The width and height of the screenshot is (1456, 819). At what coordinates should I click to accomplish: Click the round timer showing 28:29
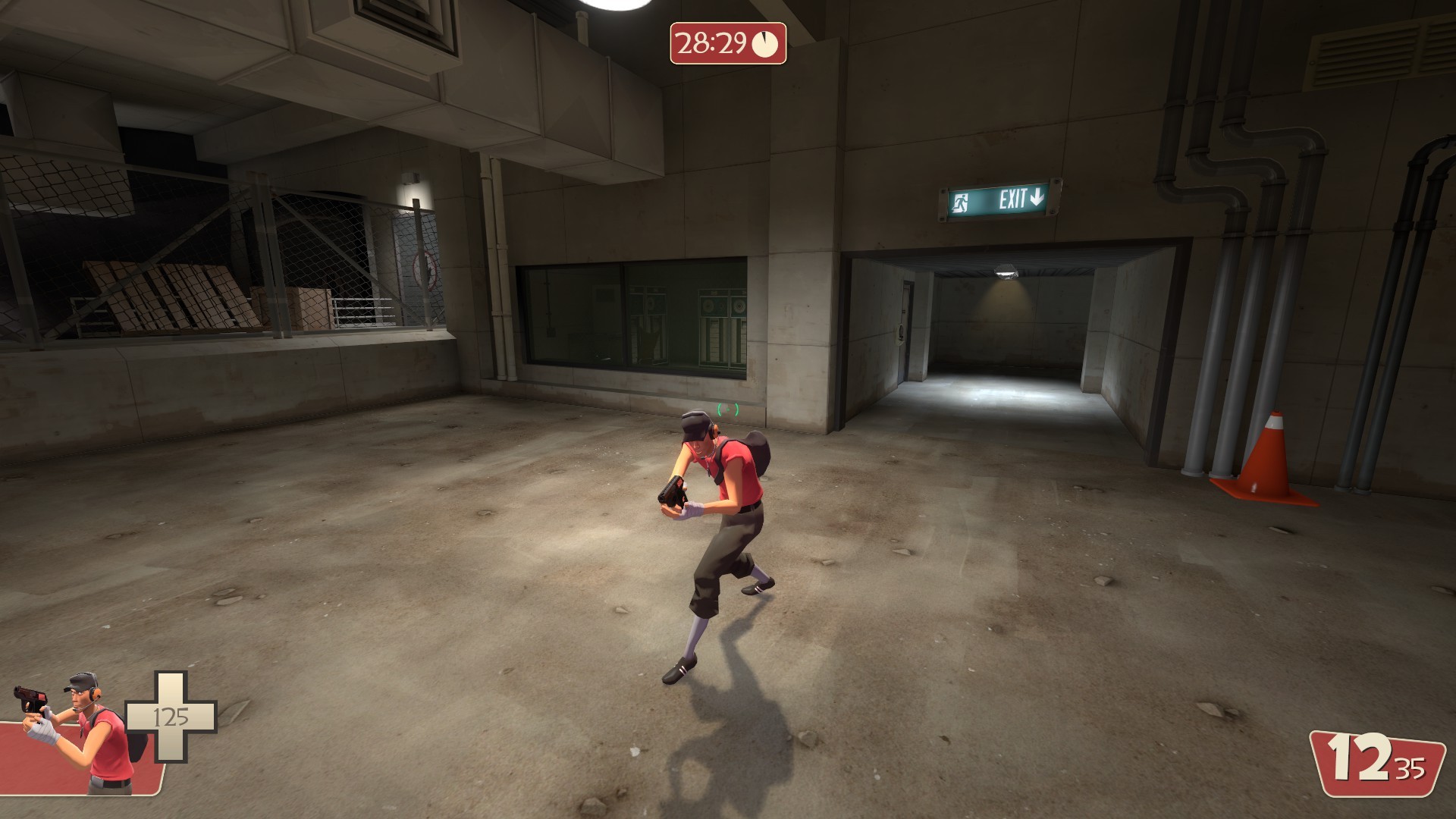pos(711,42)
